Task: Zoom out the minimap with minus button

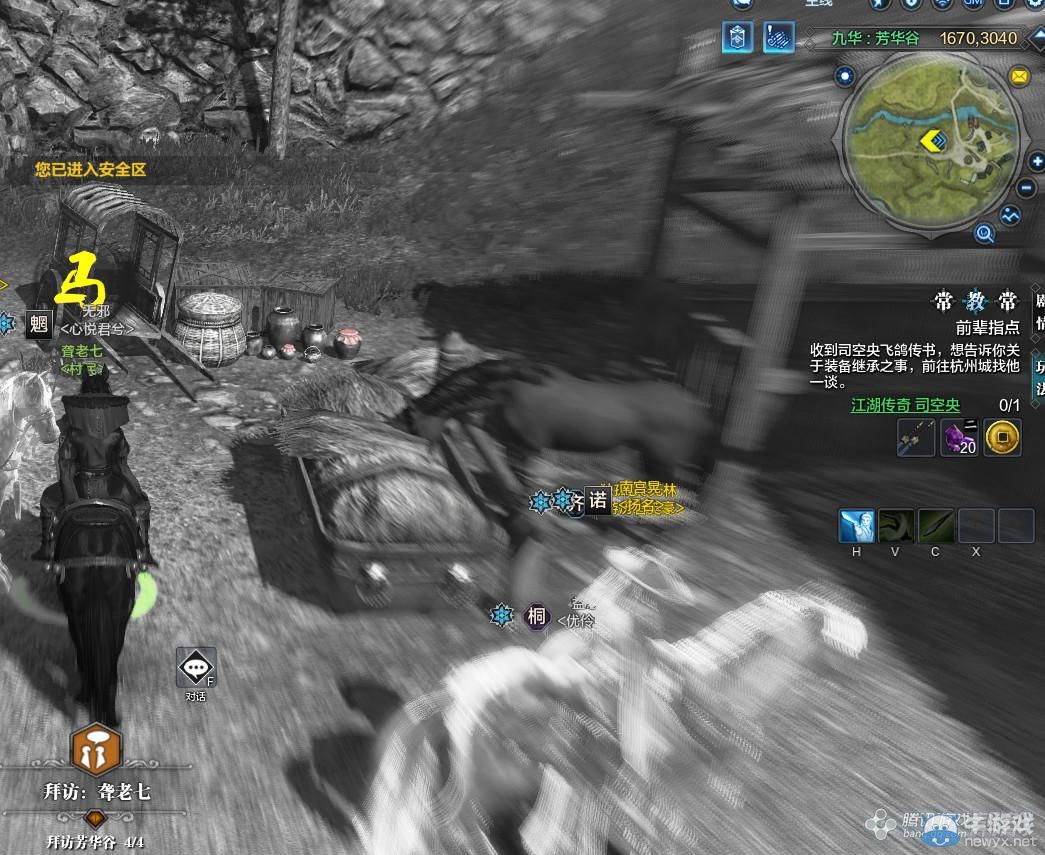Action: 1027,188
